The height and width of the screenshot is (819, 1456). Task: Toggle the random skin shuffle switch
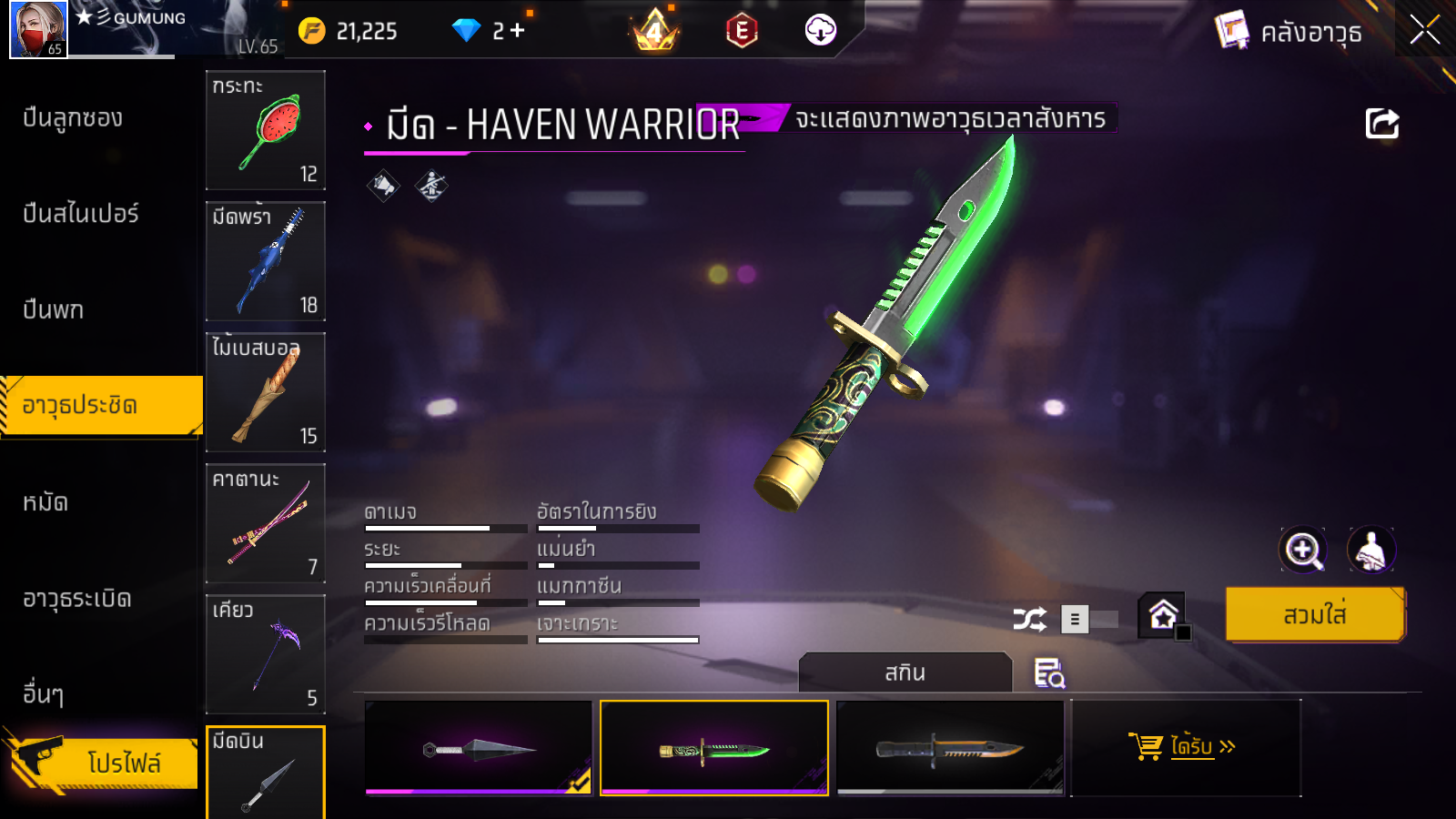tap(1090, 620)
